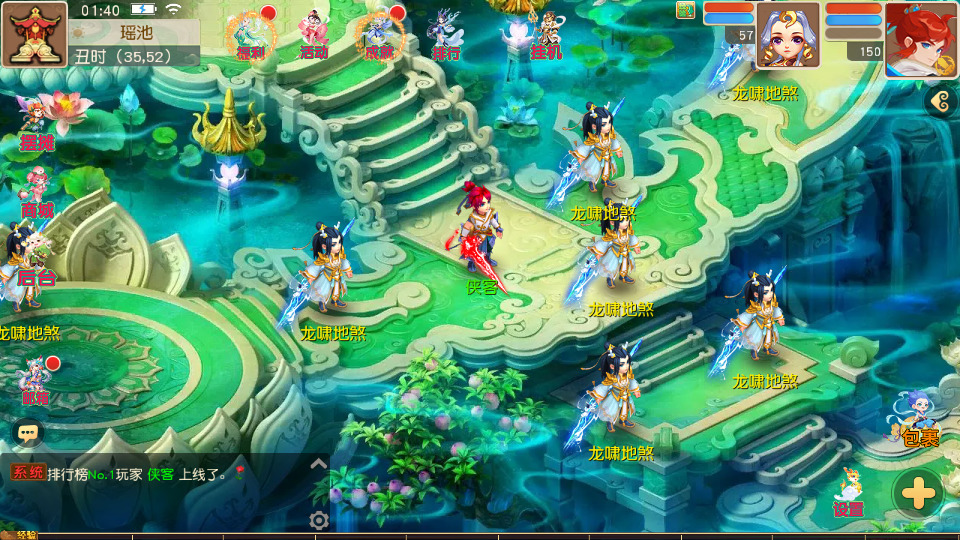
Task: Select the silver-haired pet portrait
Action: pyautogui.click(x=787, y=35)
